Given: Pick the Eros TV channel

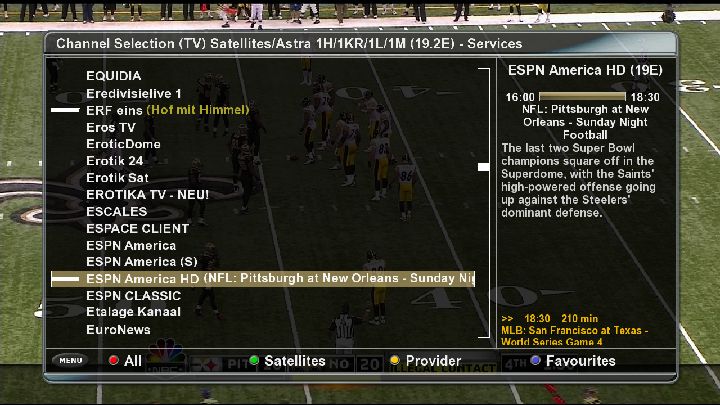Looking at the screenshot, I should pyautogui.click(x=110, y=127).
